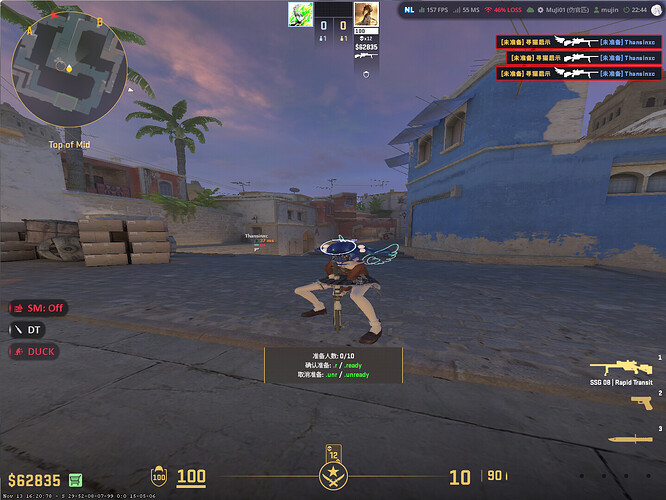
Task: Click the brown-haired player avatar at top
Action: 366,14
